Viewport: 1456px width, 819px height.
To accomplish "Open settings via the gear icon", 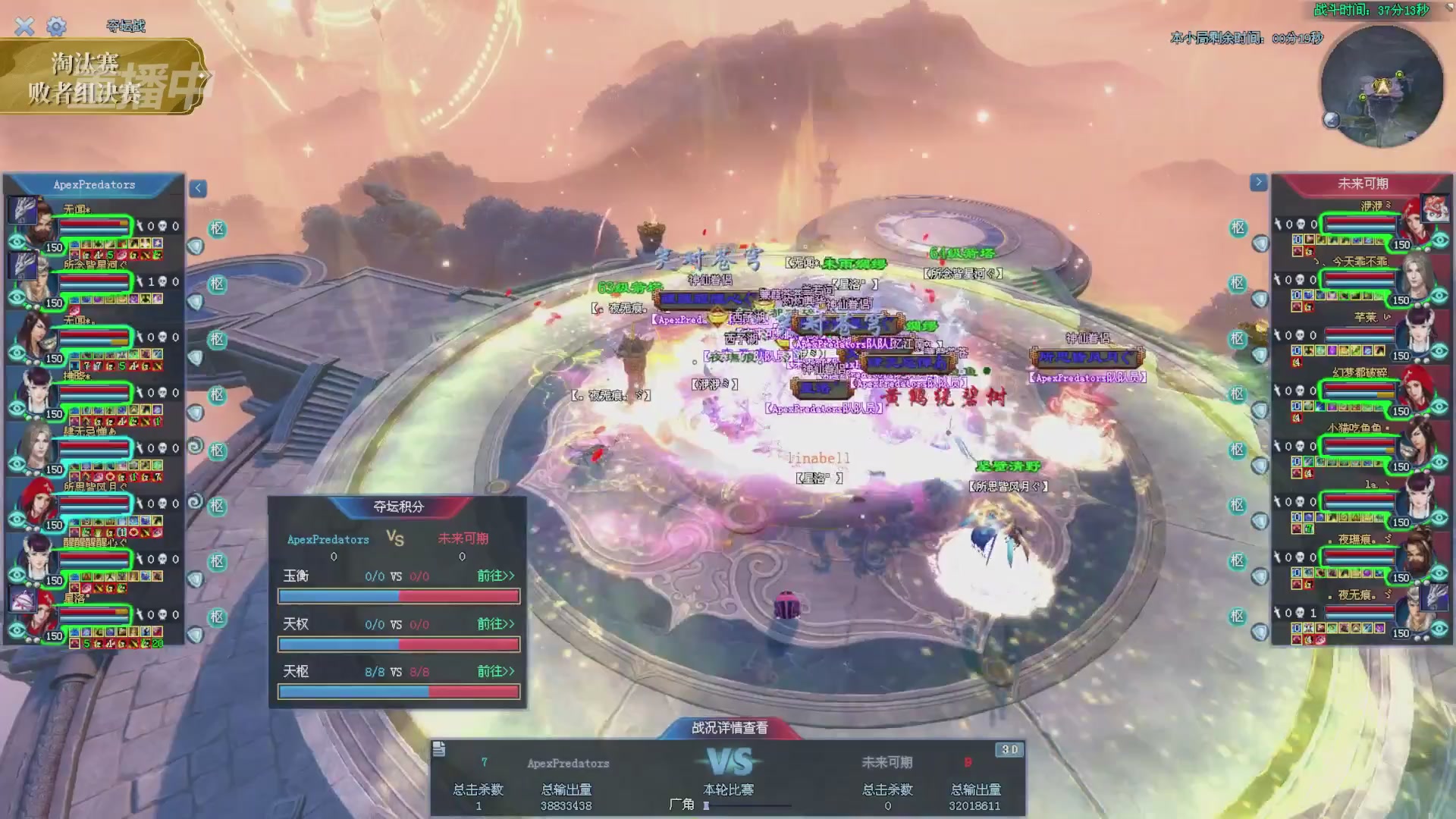I will pos(56,27).
